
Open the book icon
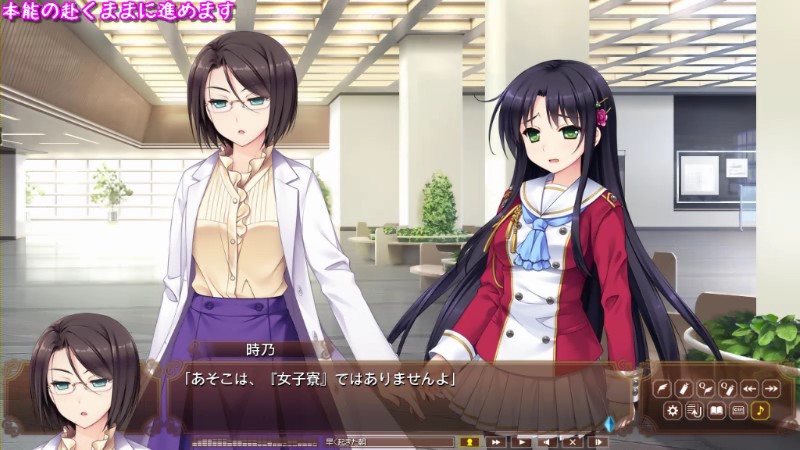point(716,410)
